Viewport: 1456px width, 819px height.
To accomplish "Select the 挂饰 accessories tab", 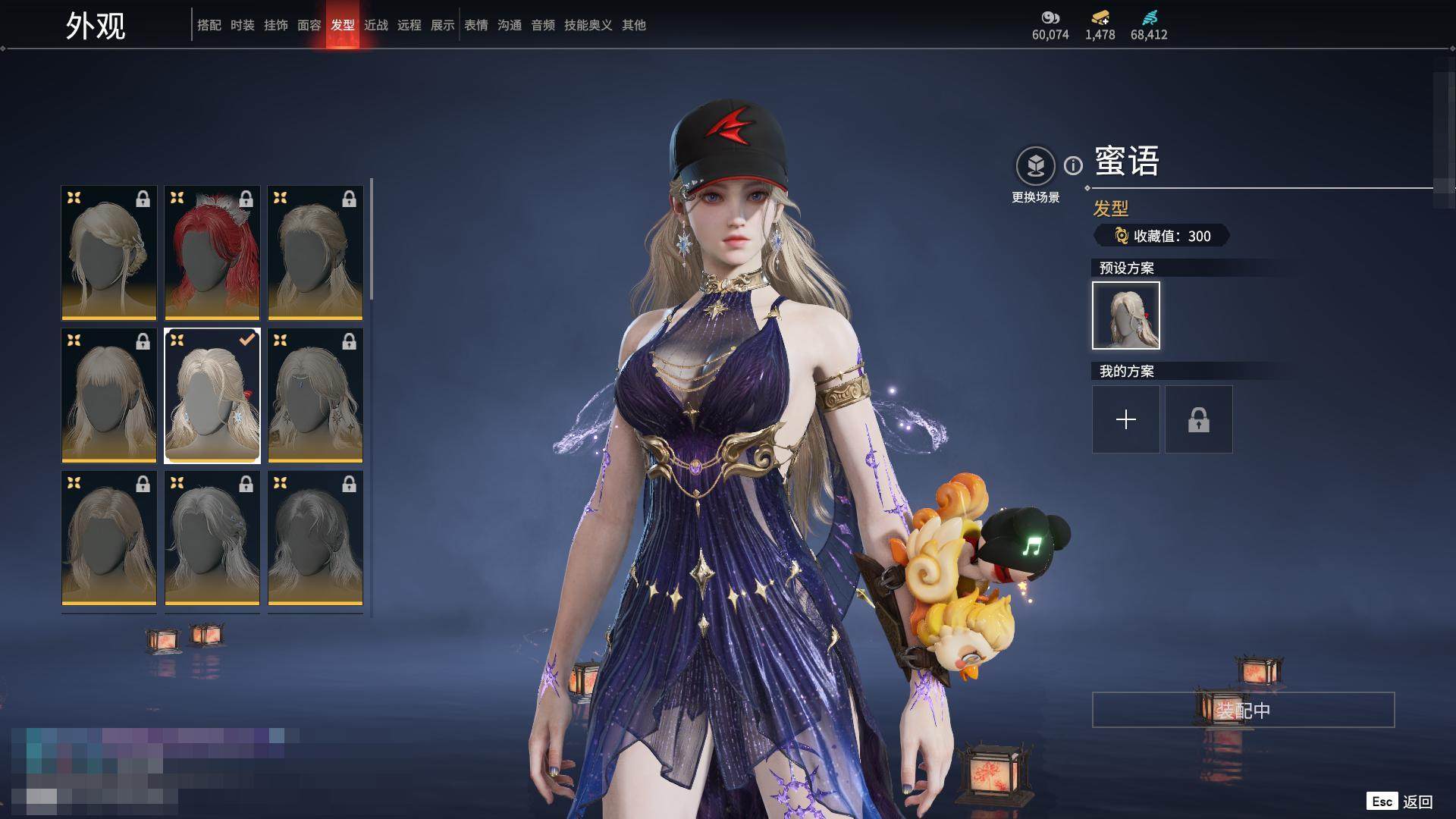I will tap(275, 25).
